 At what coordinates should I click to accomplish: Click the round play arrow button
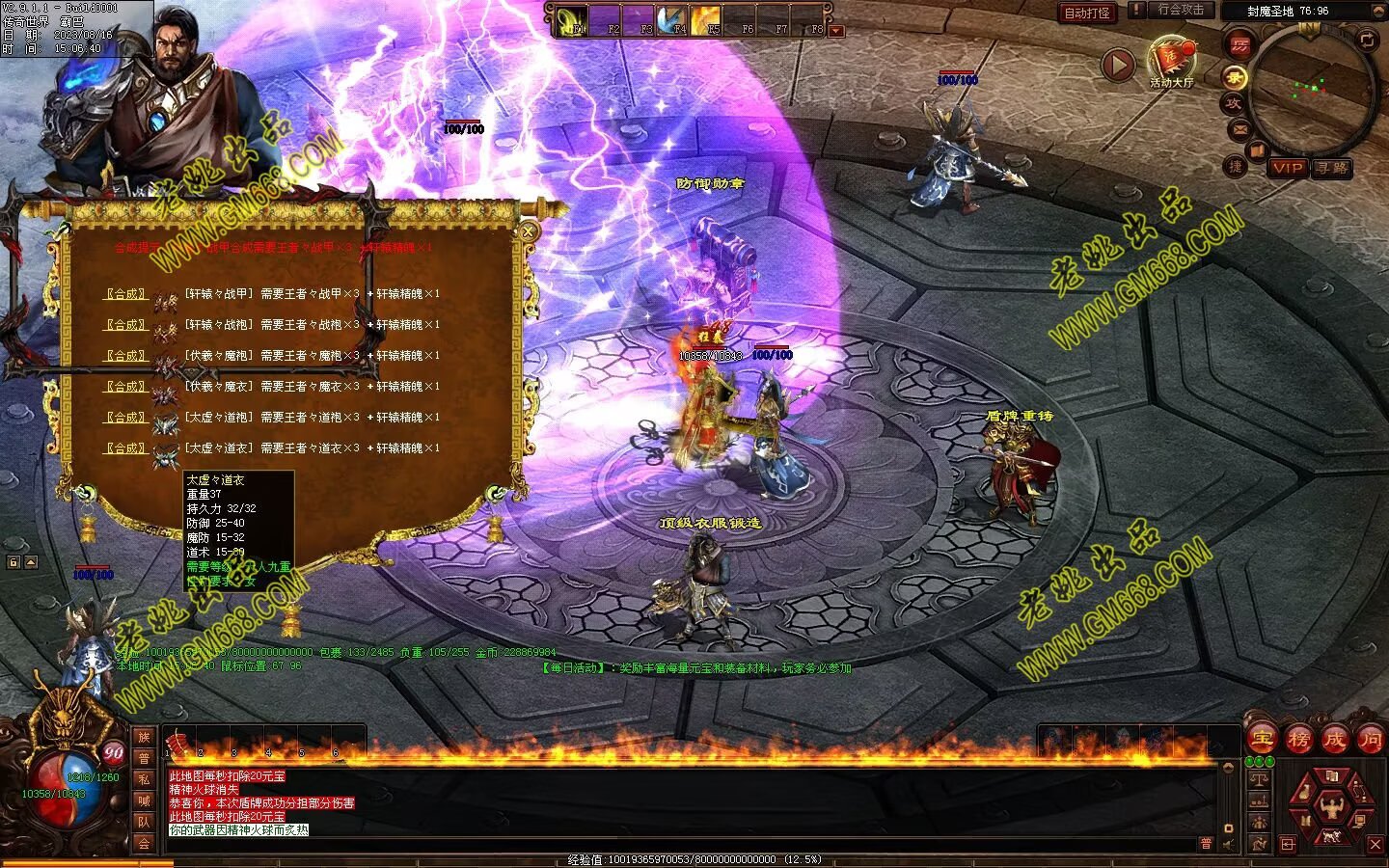(x=1118, y=66)
